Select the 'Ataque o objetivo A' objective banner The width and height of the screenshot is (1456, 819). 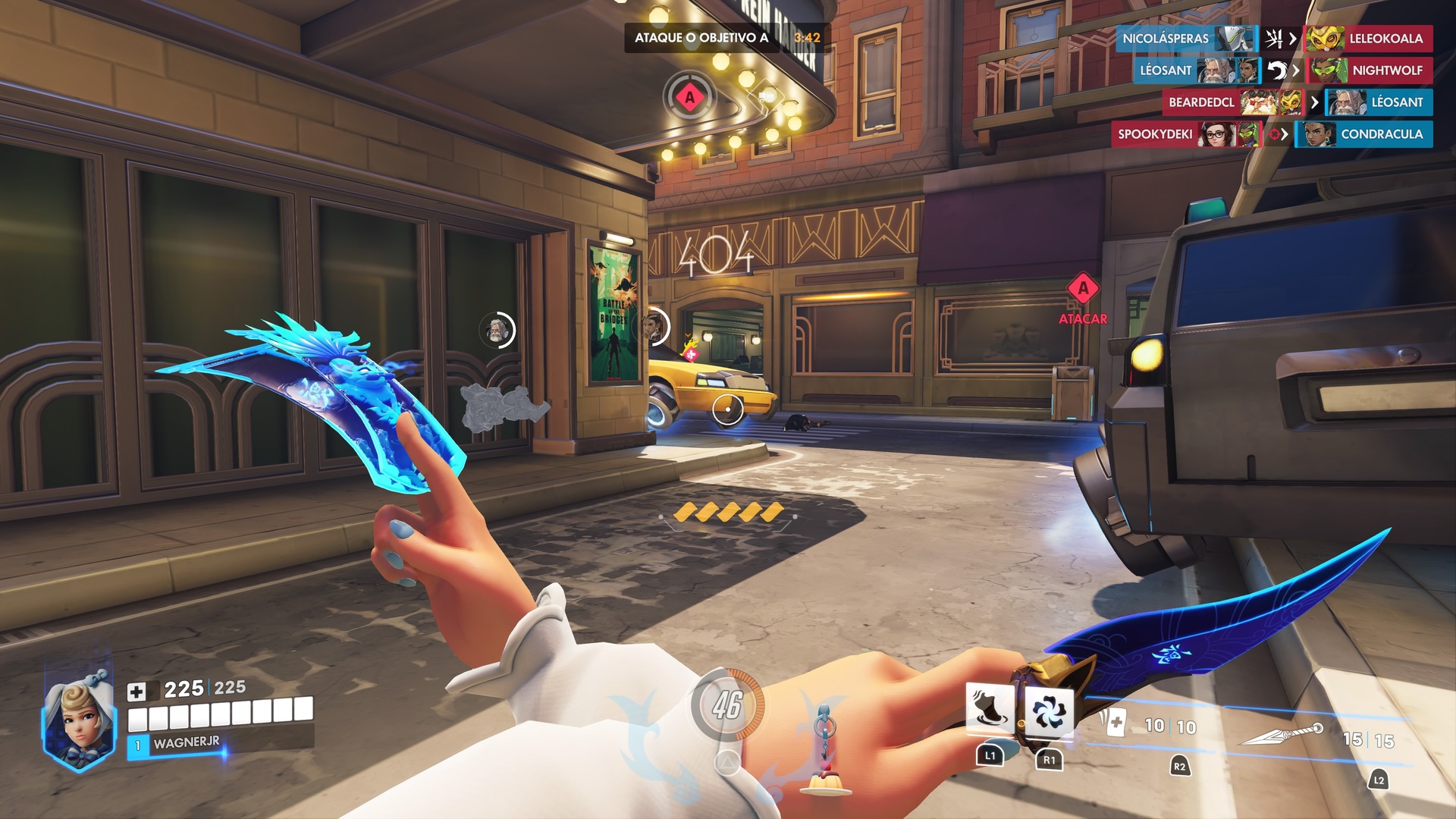click(701, 38)
